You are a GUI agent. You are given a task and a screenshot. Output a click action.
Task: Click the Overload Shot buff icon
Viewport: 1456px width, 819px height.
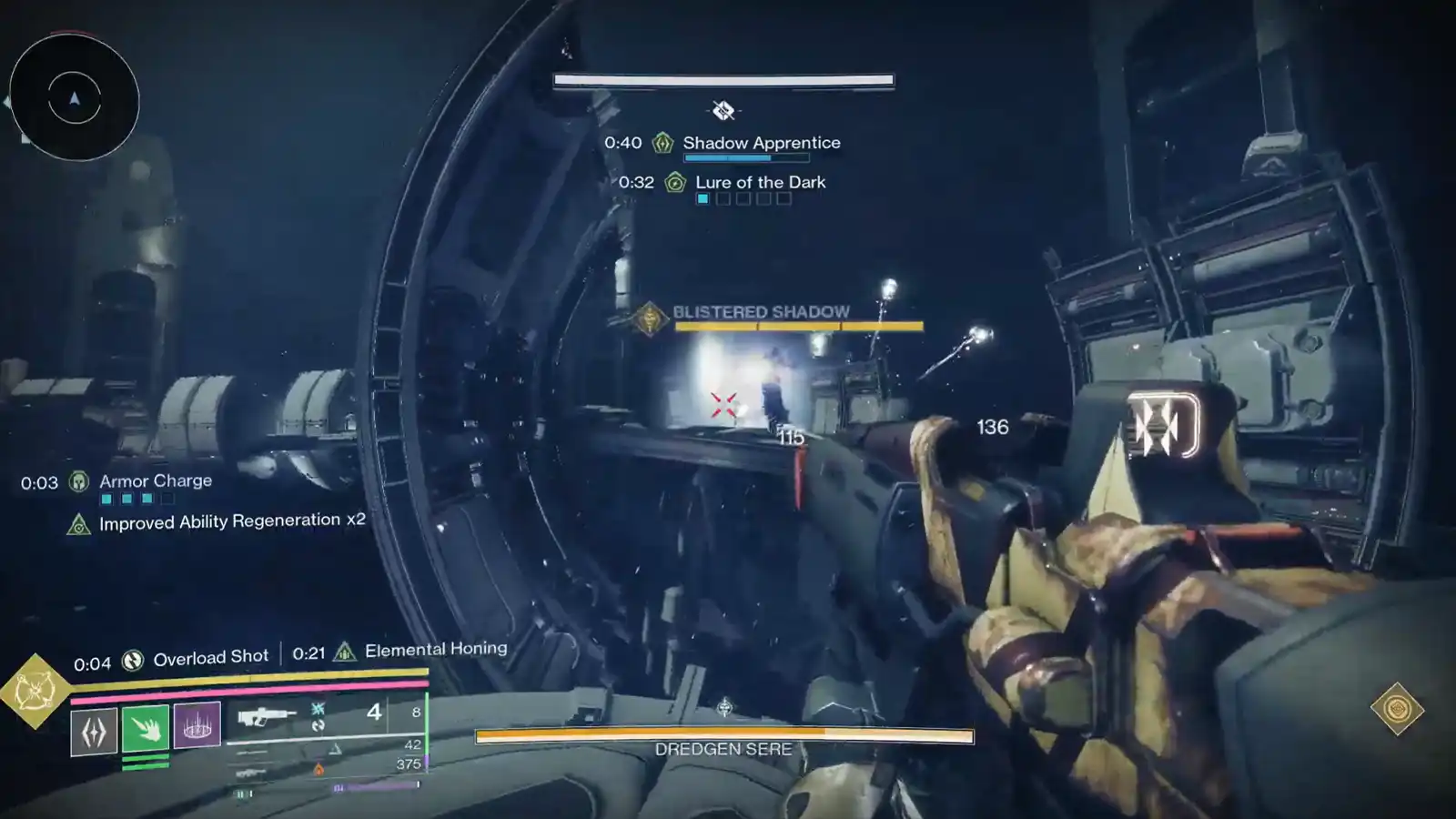click(133, 655)
